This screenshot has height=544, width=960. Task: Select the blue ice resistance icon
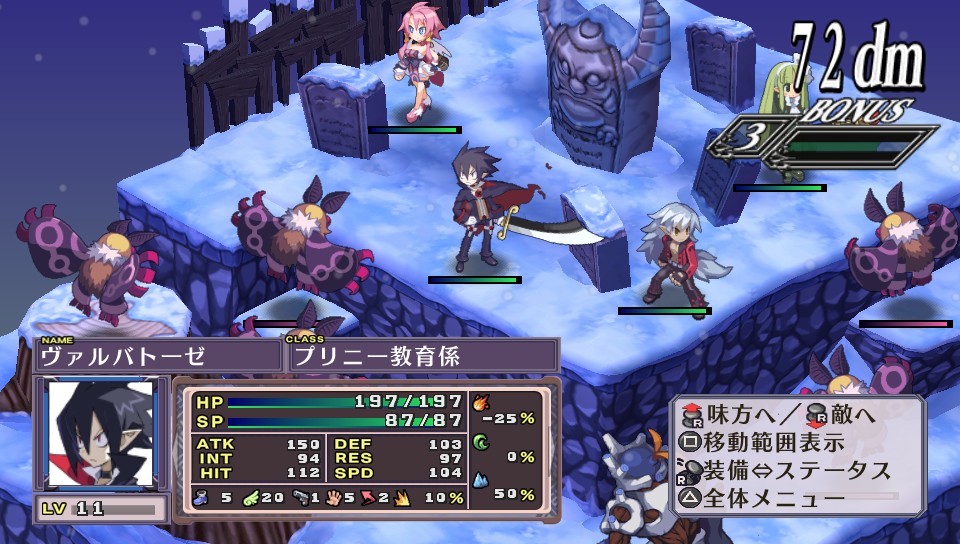pos(479,482)
